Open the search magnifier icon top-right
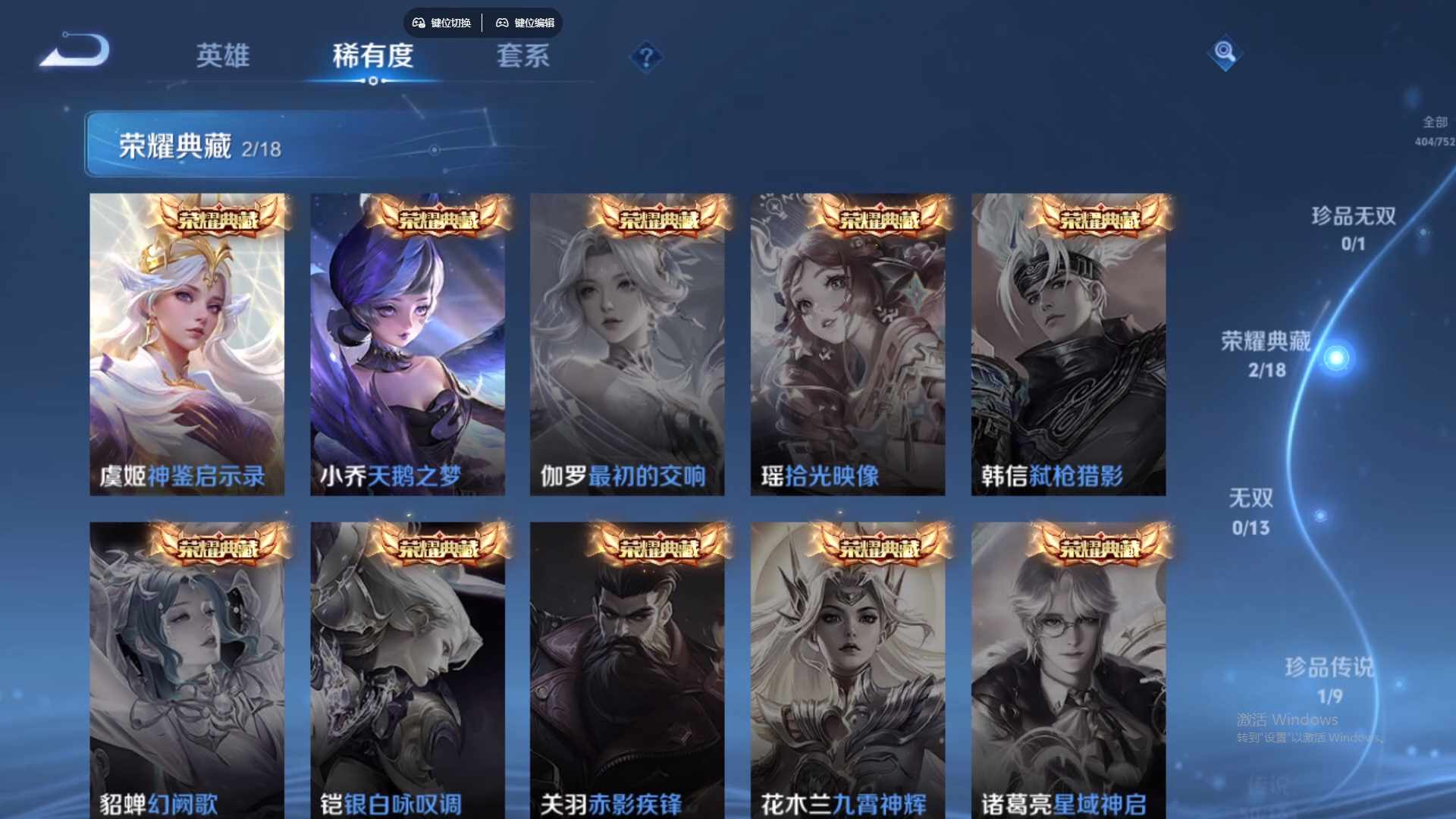 click(x=1225, y=54)
